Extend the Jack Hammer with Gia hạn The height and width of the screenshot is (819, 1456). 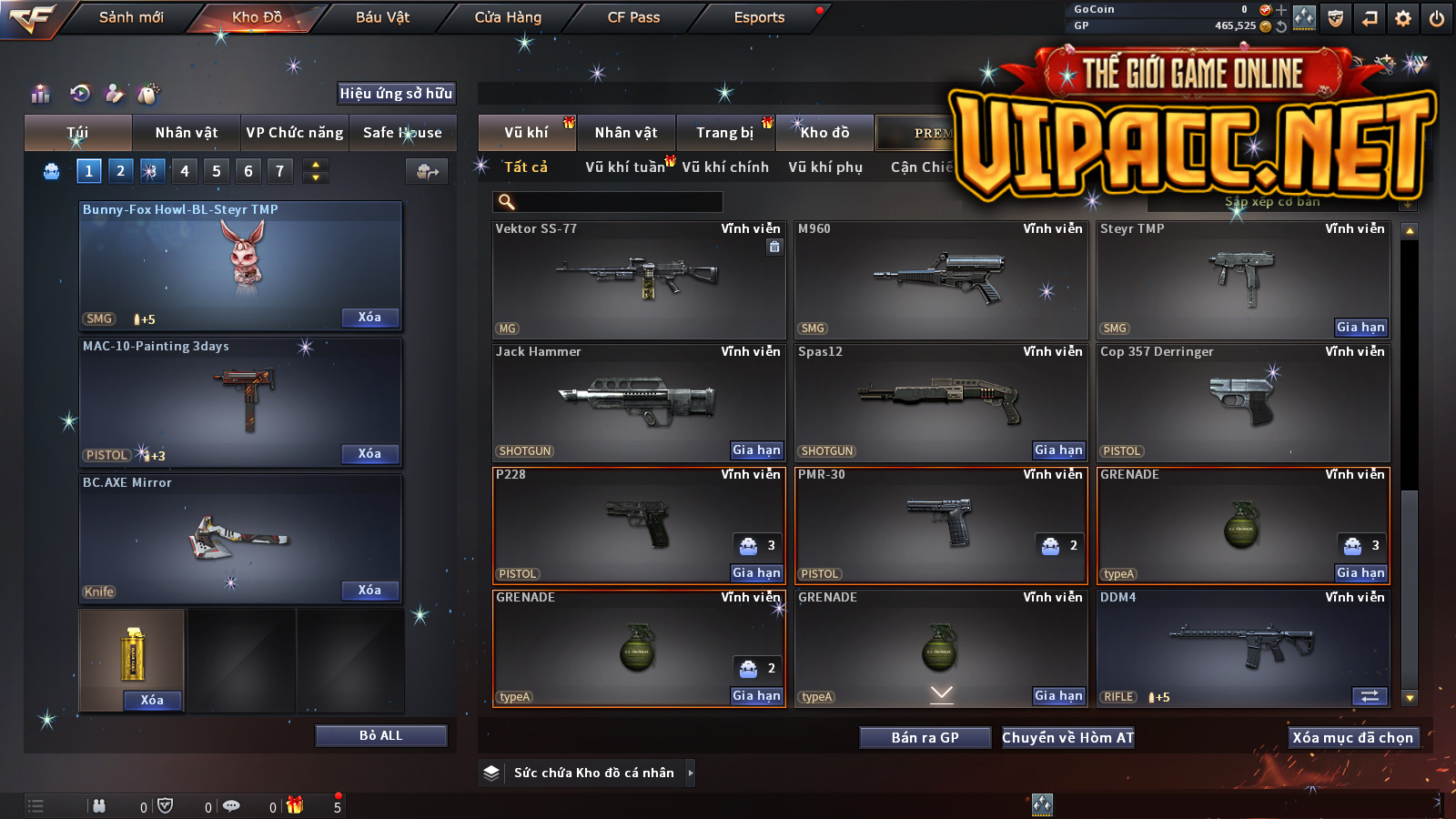756,450
